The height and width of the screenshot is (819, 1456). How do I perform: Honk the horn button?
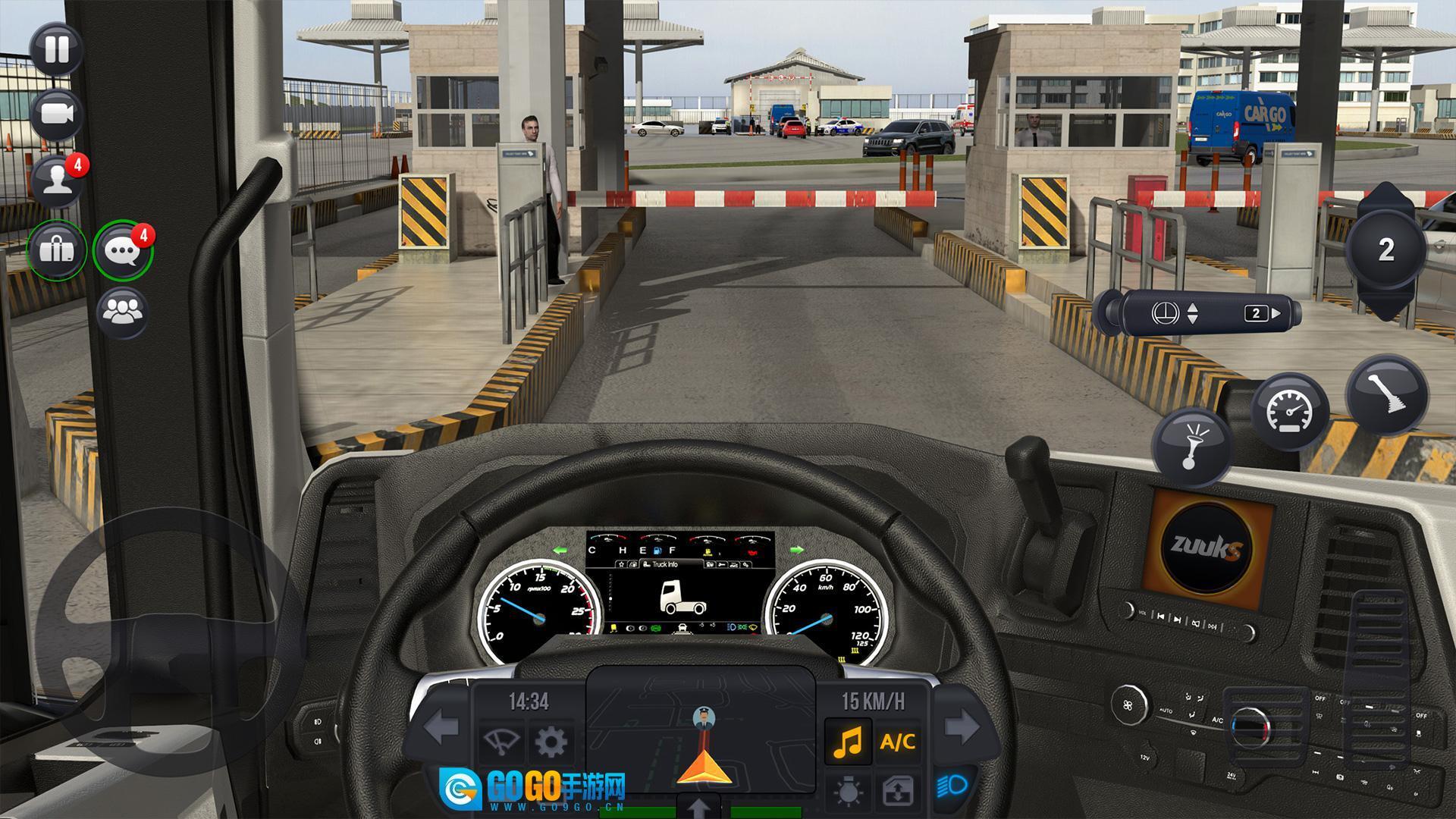[x=1191, y=447]
